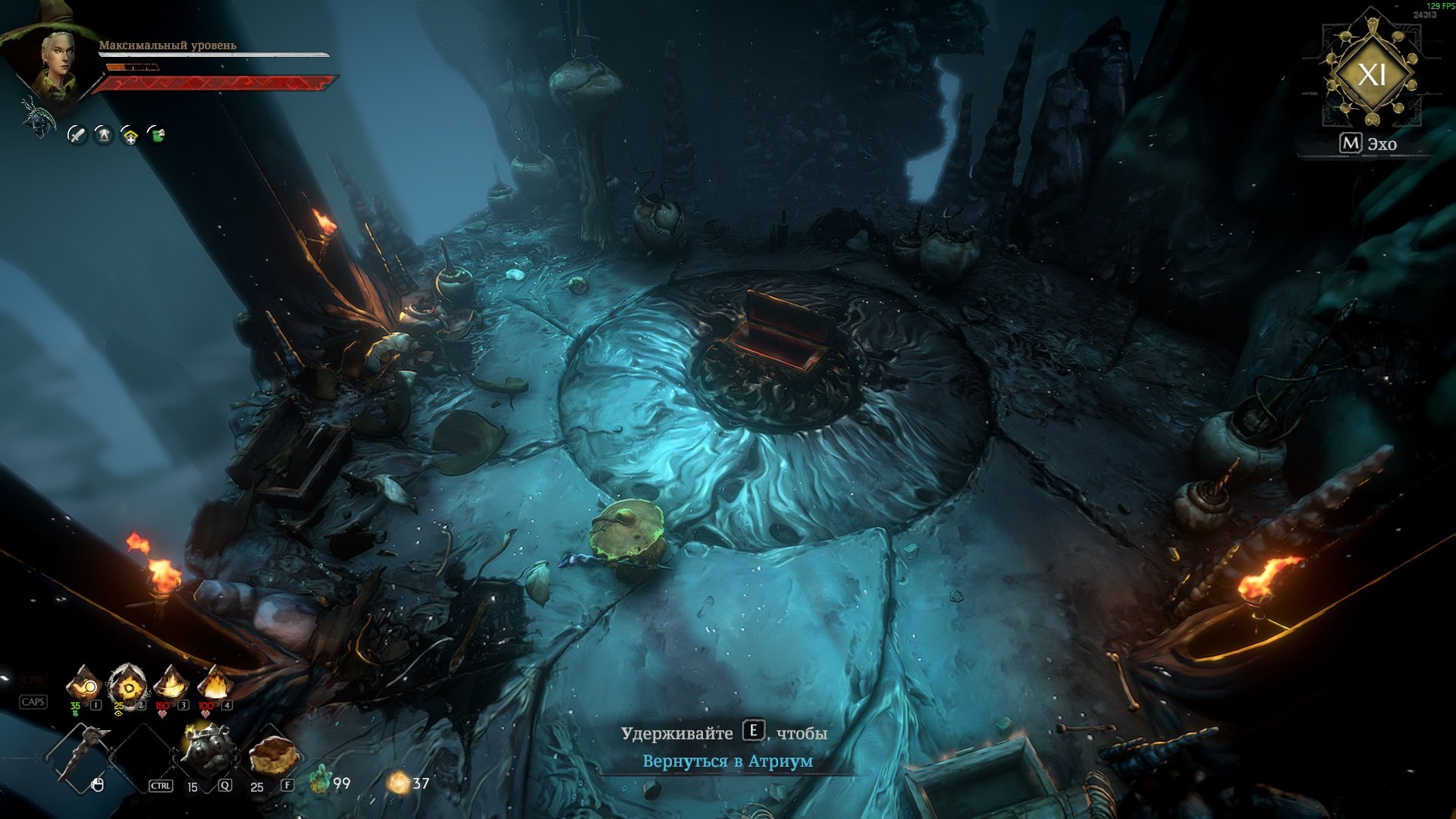
Task: Activate the bonfire spell in slot 4
Action: pyautogui.click(x=215, y=684)
